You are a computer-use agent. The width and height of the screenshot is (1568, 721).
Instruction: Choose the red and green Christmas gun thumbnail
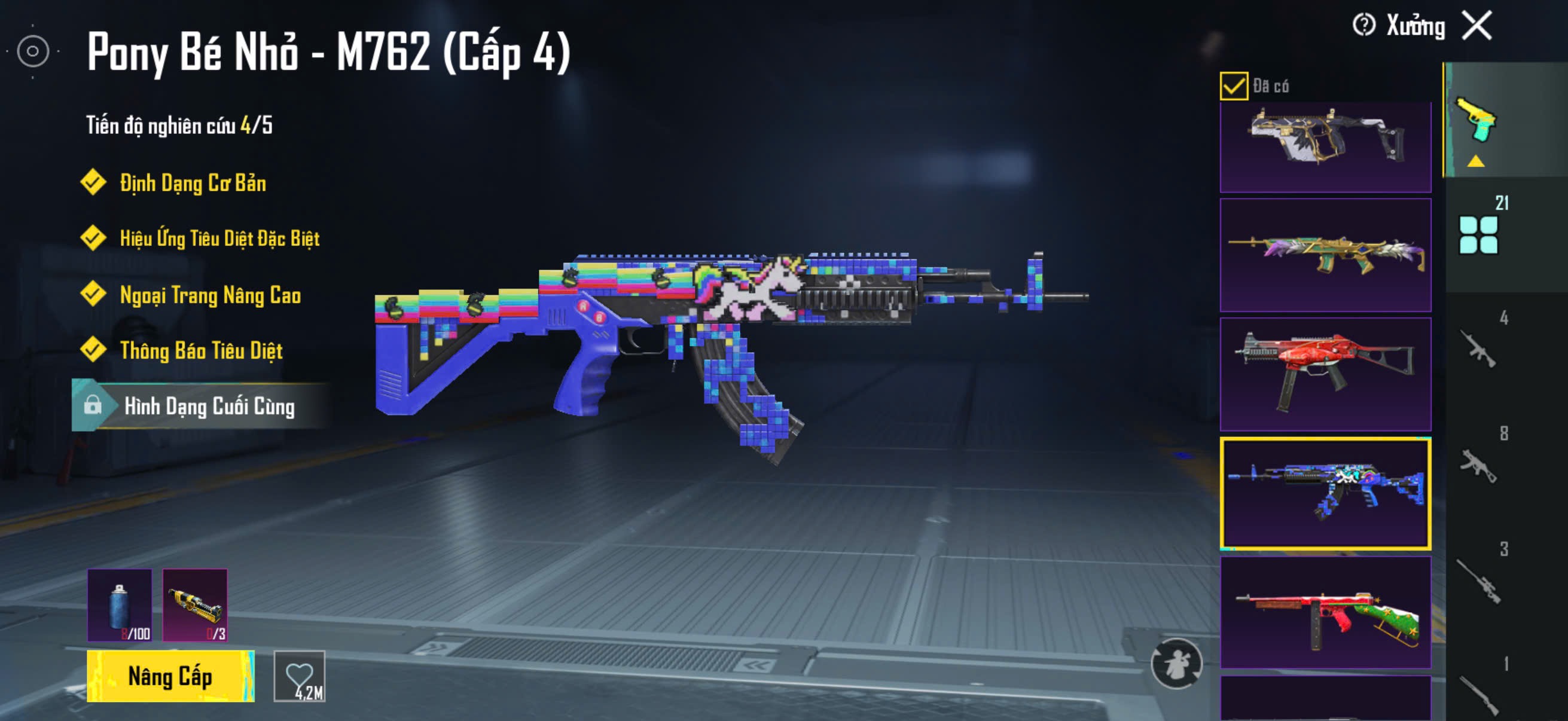point(1325,612)
